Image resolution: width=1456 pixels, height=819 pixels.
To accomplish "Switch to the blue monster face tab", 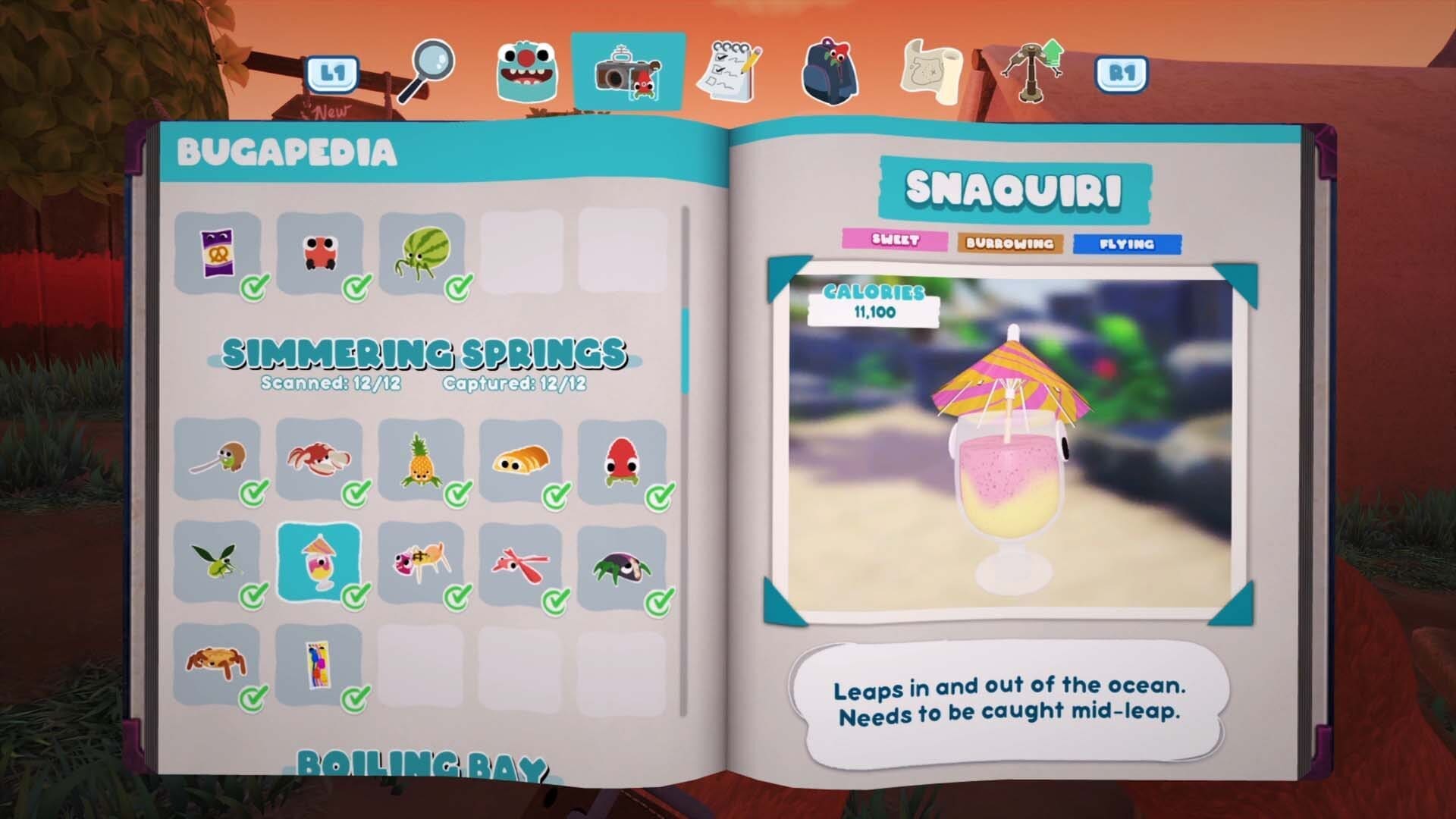I will pyautogui.click(x=527, y=72).
